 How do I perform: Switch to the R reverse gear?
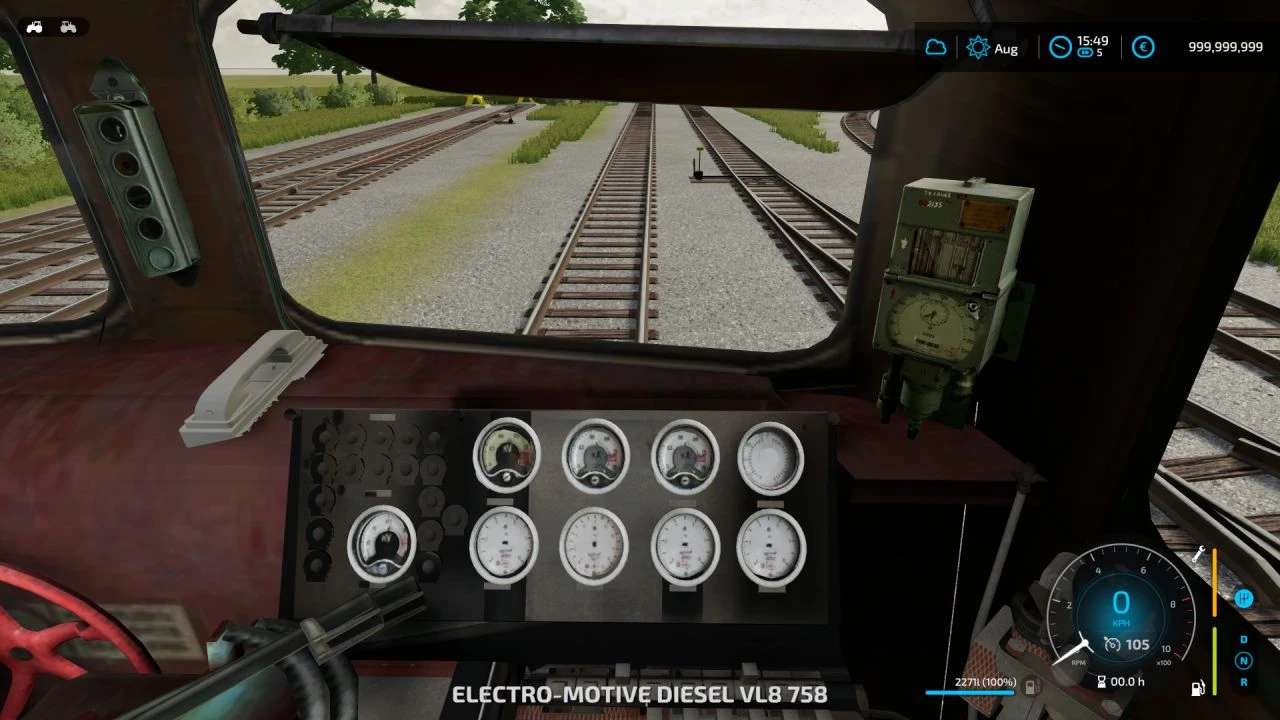pyautogui.click(x=1244, y=682)
